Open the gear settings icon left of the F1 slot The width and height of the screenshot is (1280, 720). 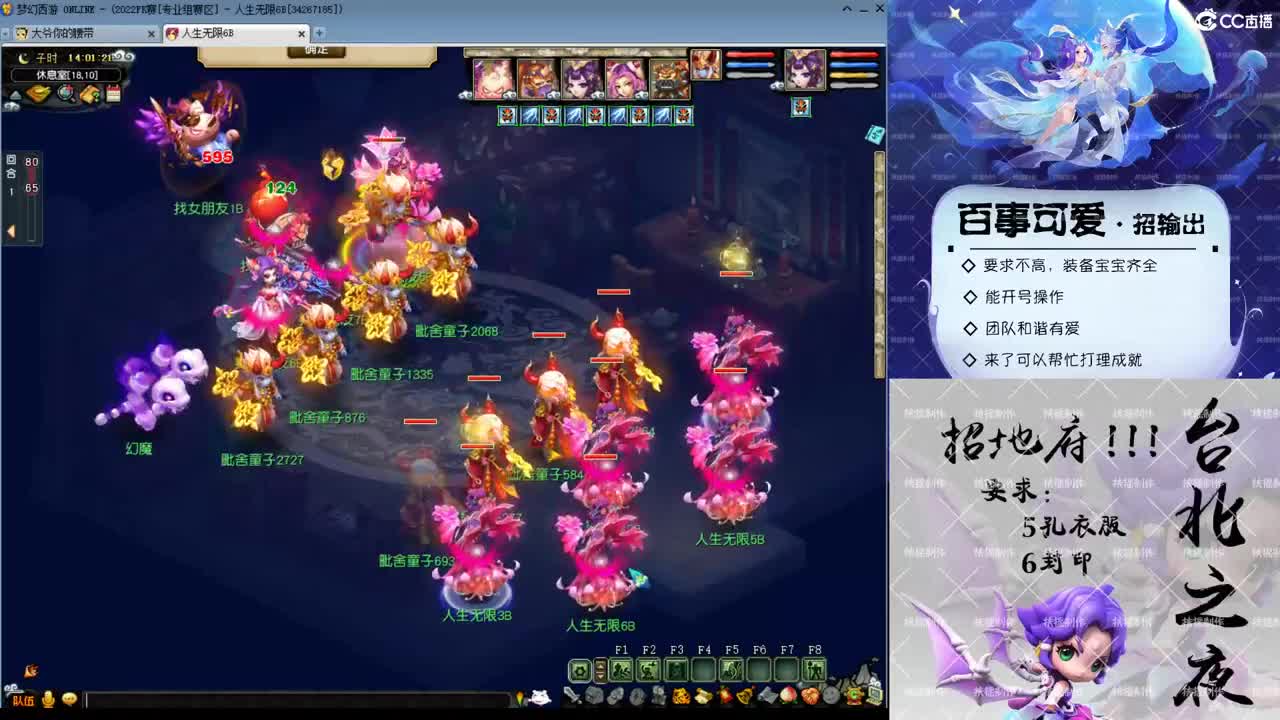[580, 670]
